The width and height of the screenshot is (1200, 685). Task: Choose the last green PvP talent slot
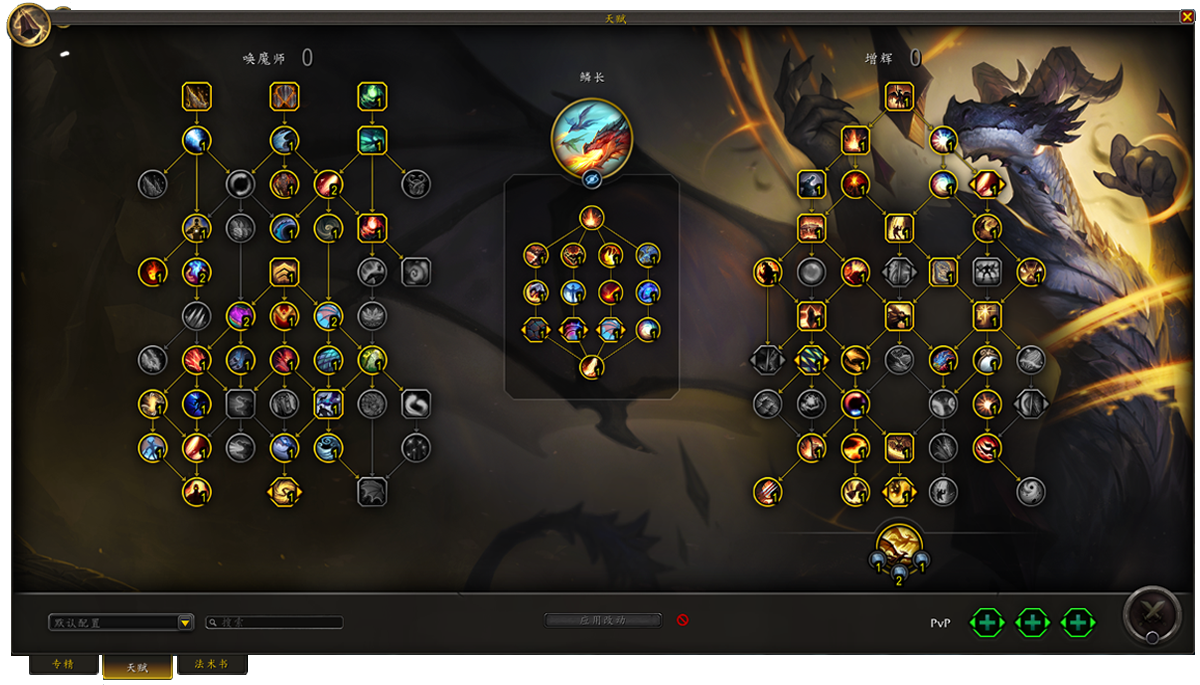[1077, 623]
